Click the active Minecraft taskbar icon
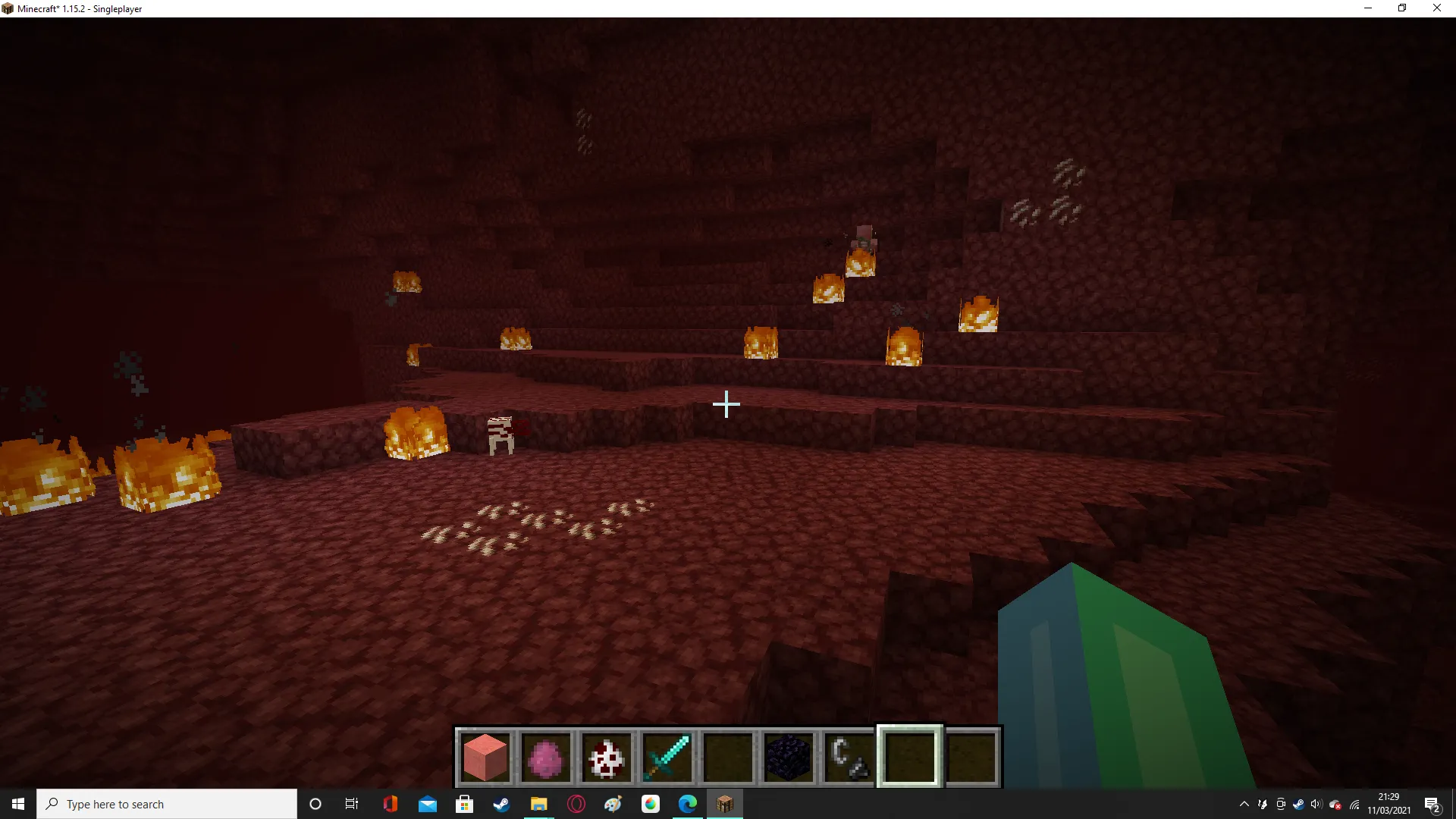 [x=725, y=804]
